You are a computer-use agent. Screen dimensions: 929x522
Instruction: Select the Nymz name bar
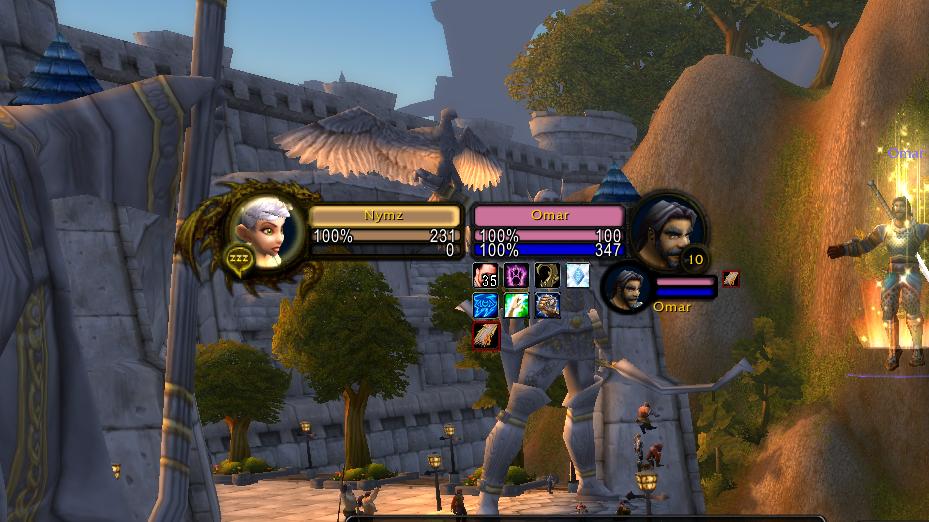(385, 215)
